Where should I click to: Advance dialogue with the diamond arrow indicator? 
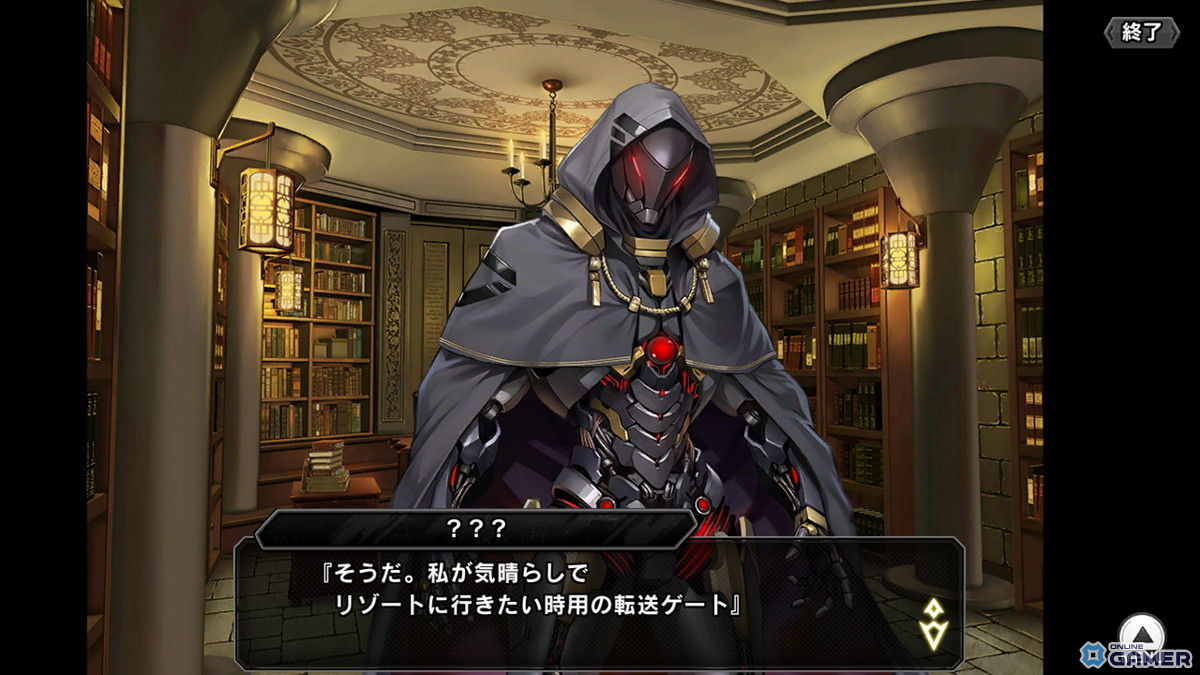933,623
